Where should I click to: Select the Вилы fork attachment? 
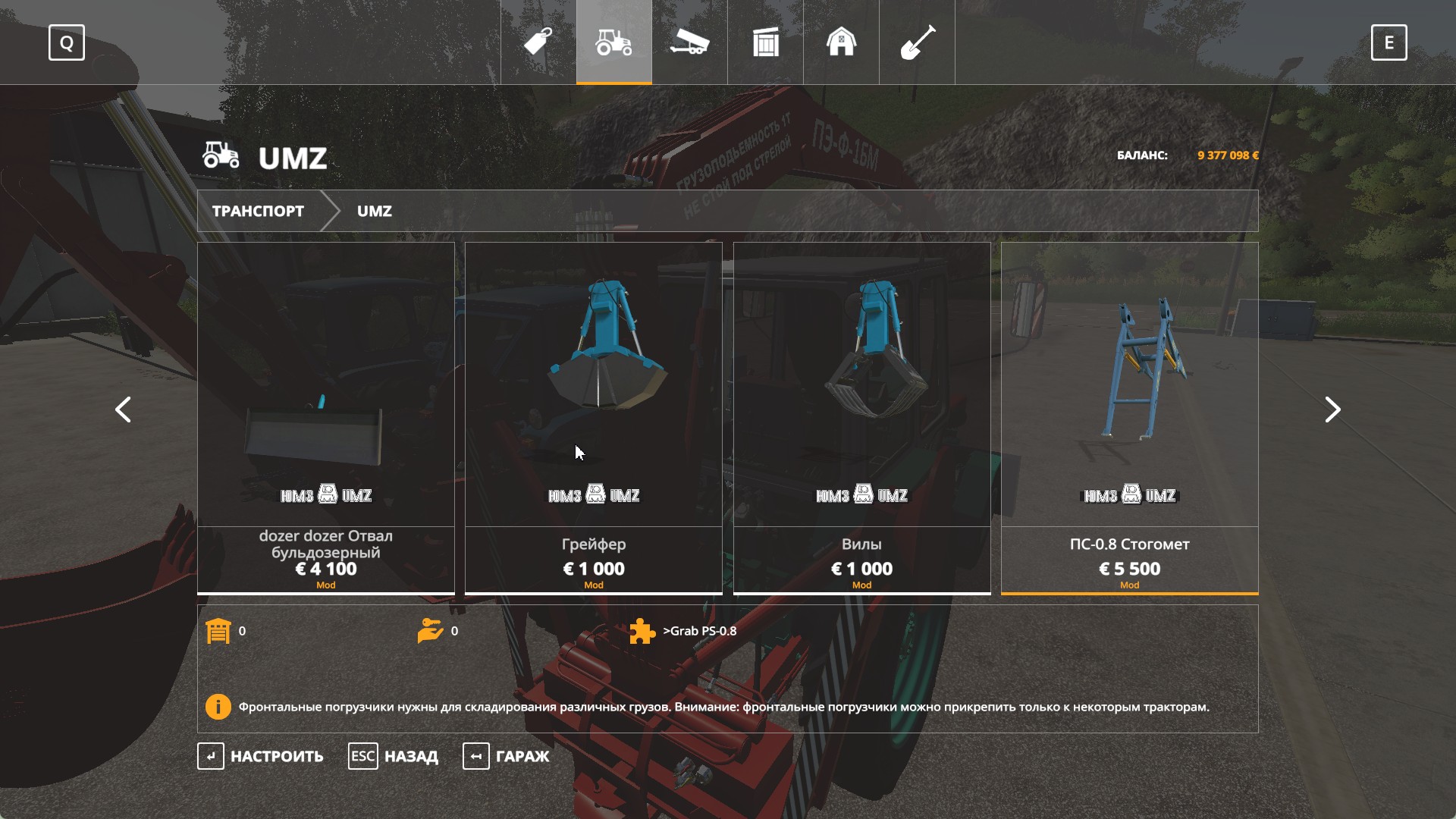(861, 417)
